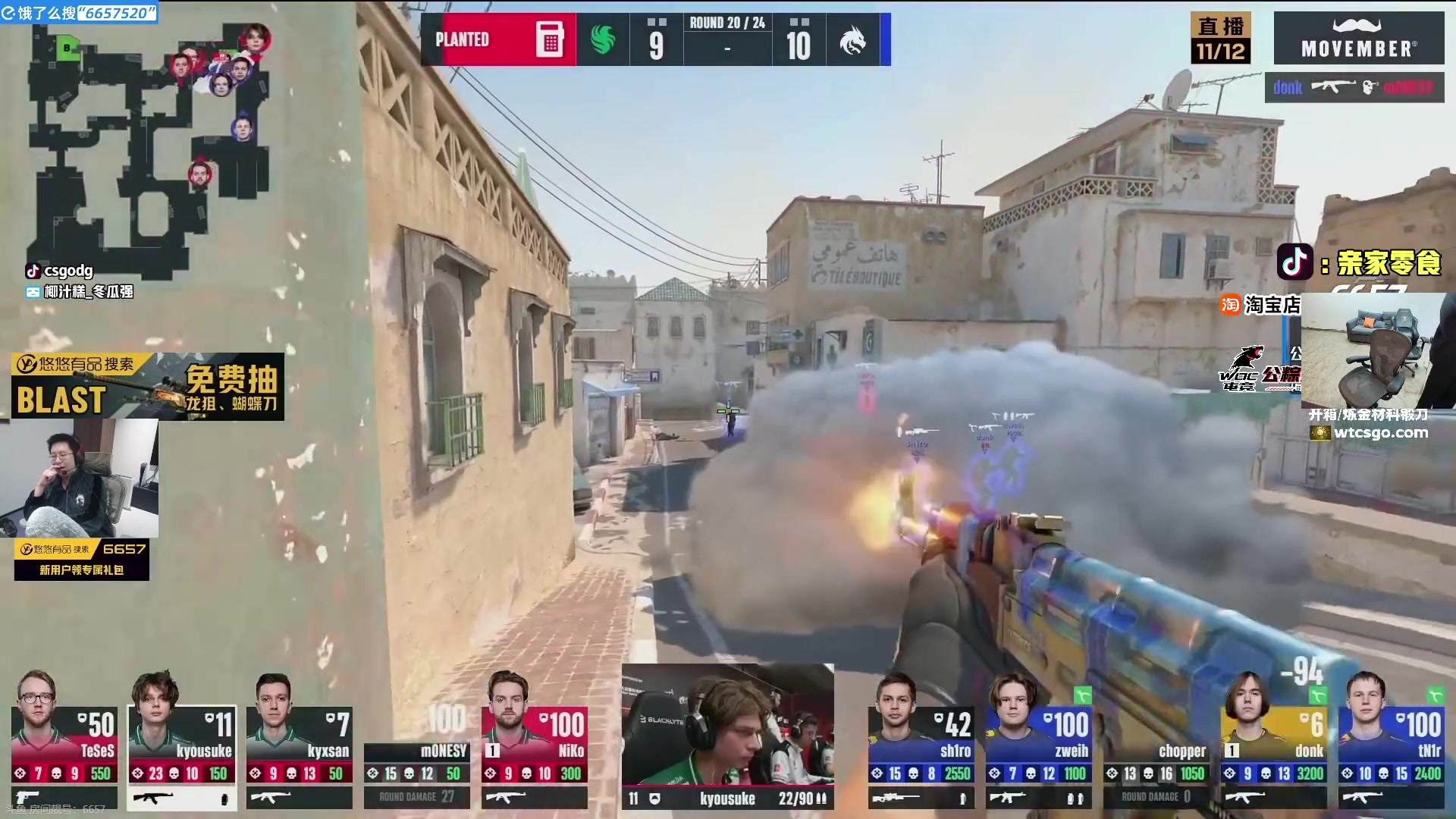The width and height of the screenshot is (1456, 819).
Task: Choose zweih's player card
Action: 1038,739
